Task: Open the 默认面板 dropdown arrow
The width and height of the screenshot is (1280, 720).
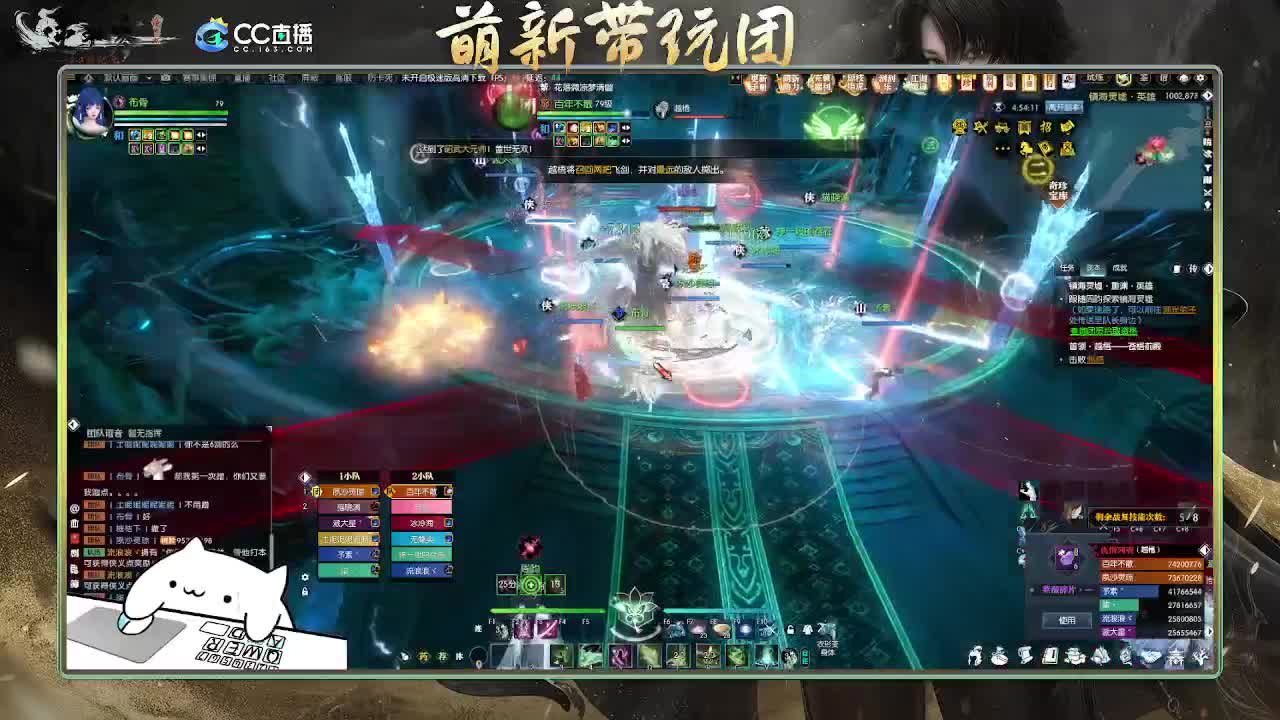Action: point(148,78)
